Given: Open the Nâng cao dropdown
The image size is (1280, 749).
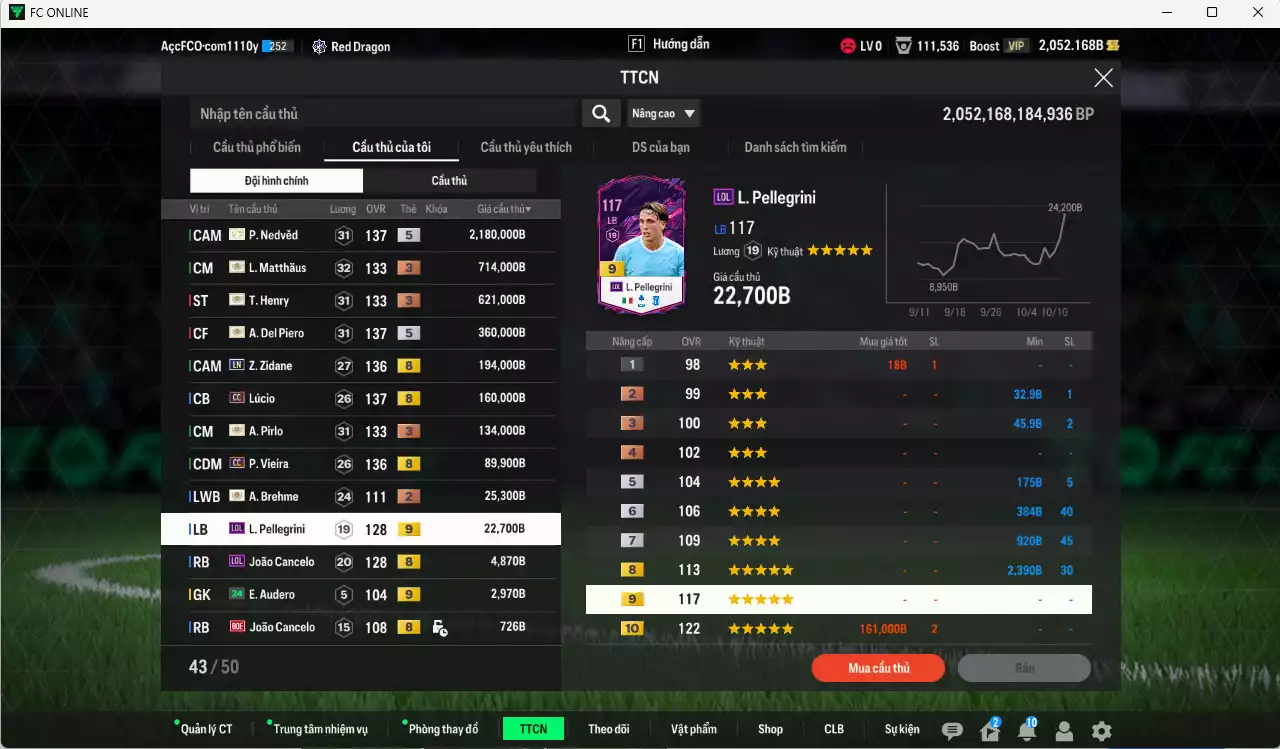Looking at the screenshot, I should pyautogui.click(x=663, y=114).
